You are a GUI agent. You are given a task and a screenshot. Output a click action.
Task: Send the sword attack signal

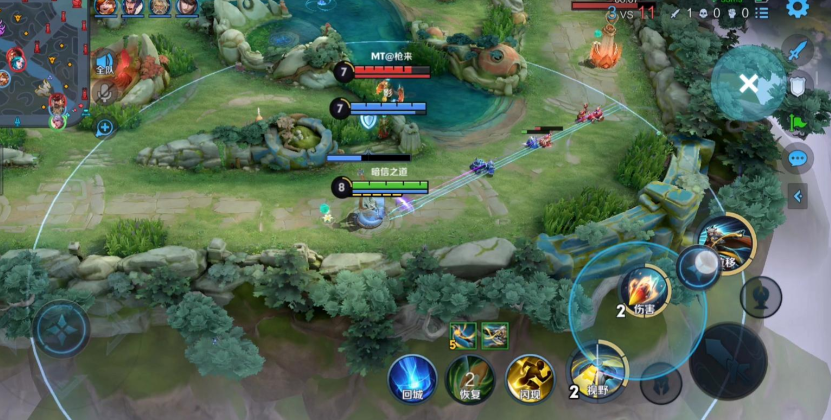tap(797, 48)
